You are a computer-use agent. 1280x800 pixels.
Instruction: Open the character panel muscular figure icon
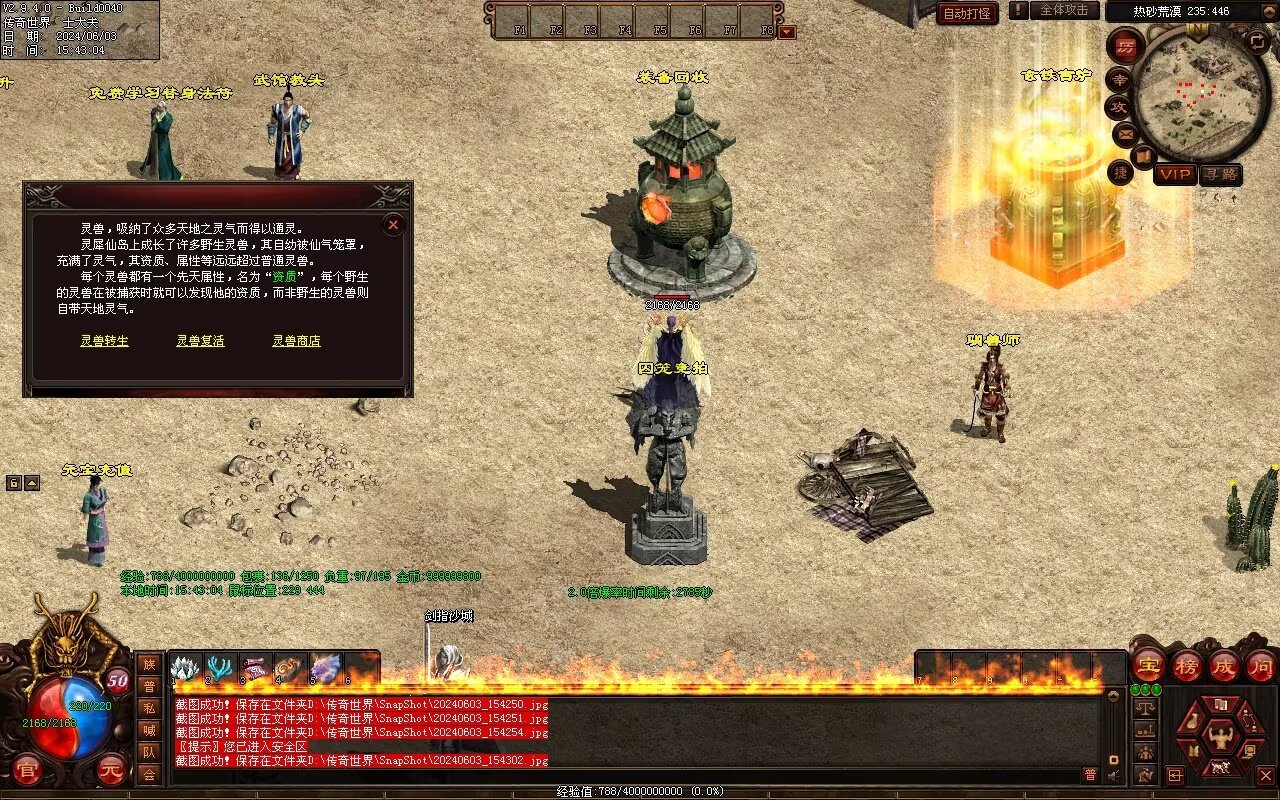(x=1219, y=738)
